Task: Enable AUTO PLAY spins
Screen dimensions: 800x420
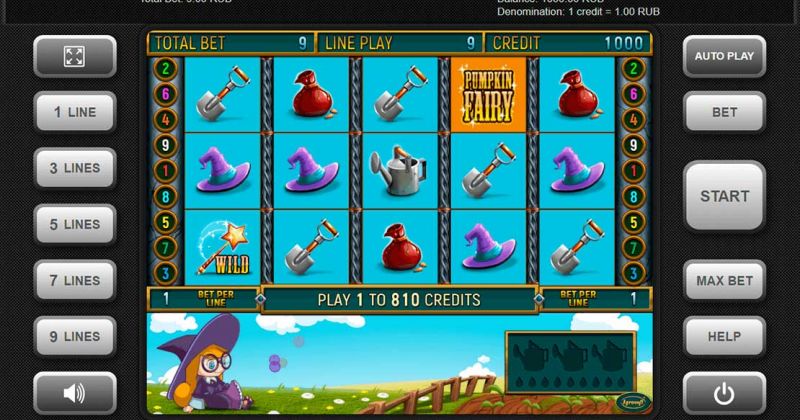Action: [x=724, y=56]
